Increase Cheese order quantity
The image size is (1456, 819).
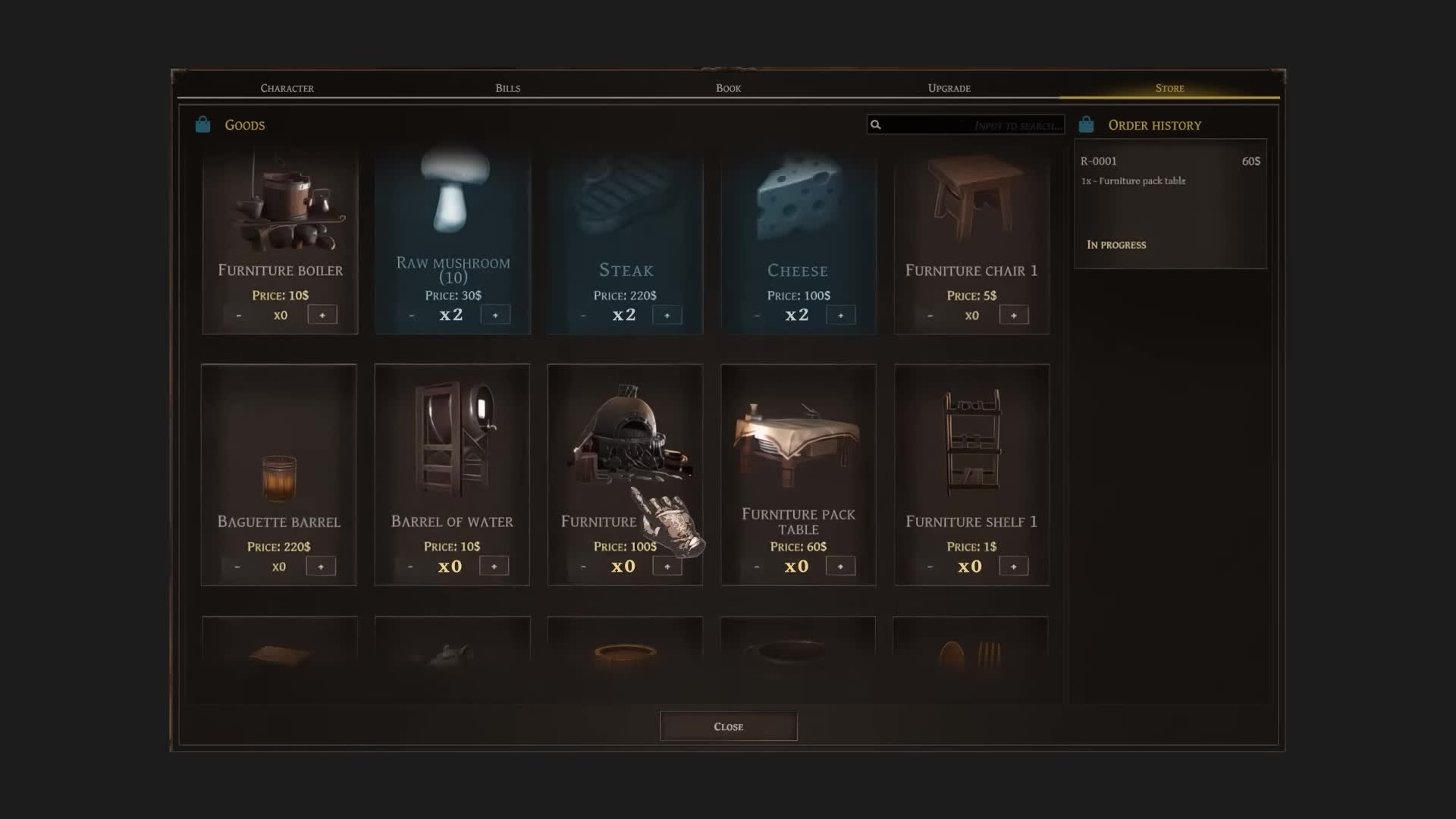click(840, 315)
